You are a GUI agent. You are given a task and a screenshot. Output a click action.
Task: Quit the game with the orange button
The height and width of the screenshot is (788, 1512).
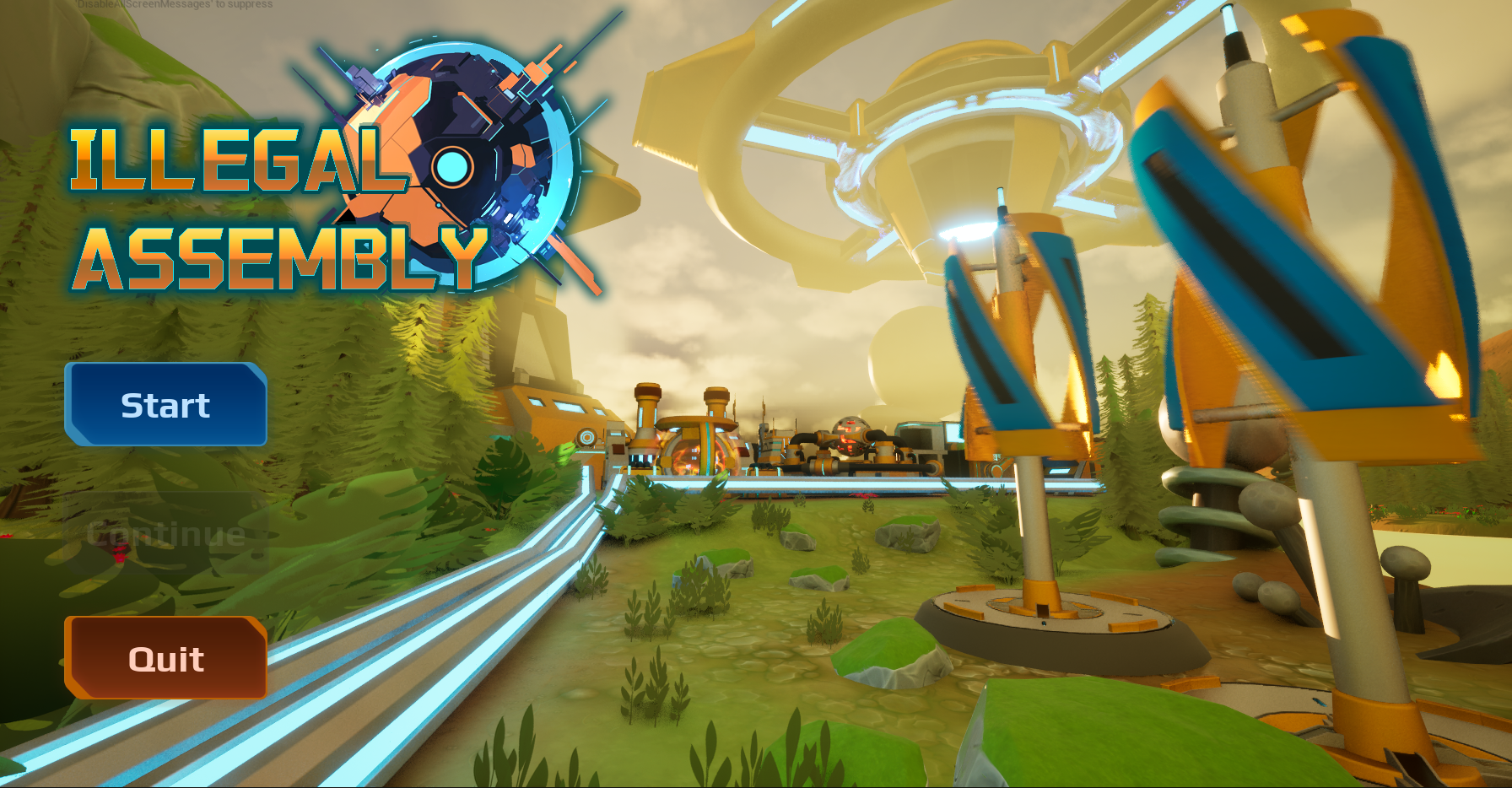[165, 658]
